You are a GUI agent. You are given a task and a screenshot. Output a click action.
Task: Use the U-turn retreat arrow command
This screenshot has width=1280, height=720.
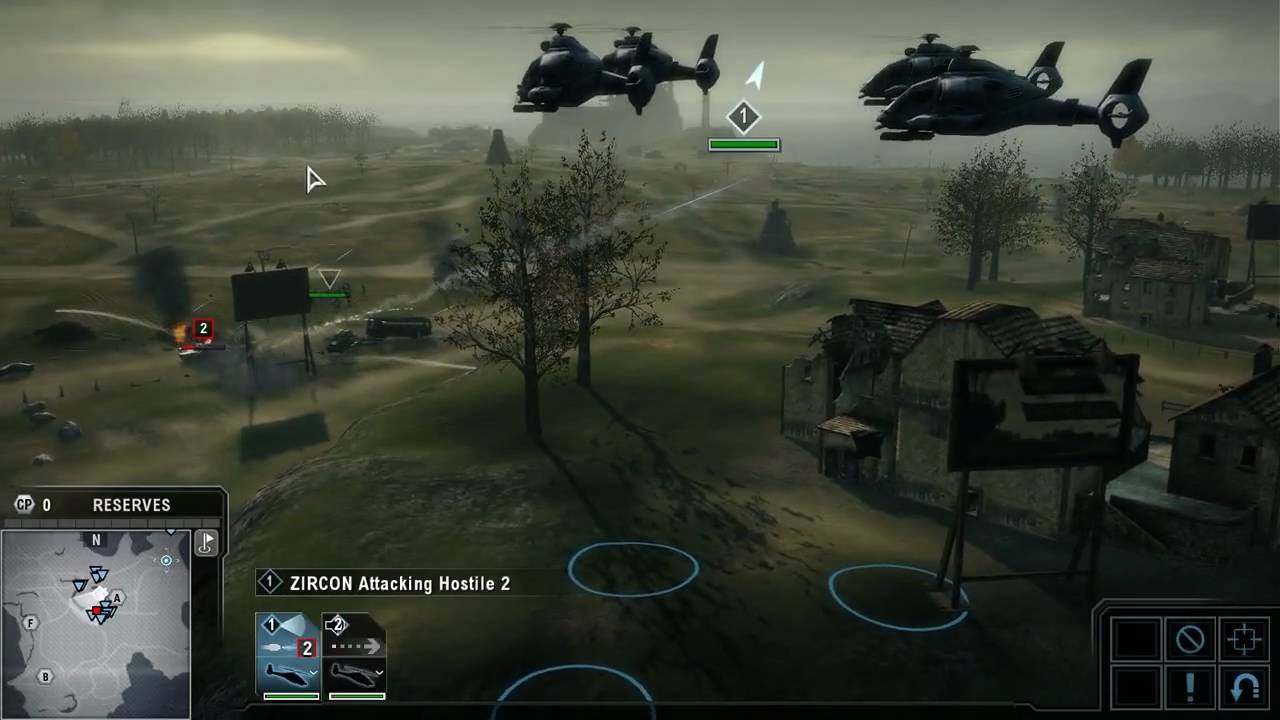pos(1244,689)
